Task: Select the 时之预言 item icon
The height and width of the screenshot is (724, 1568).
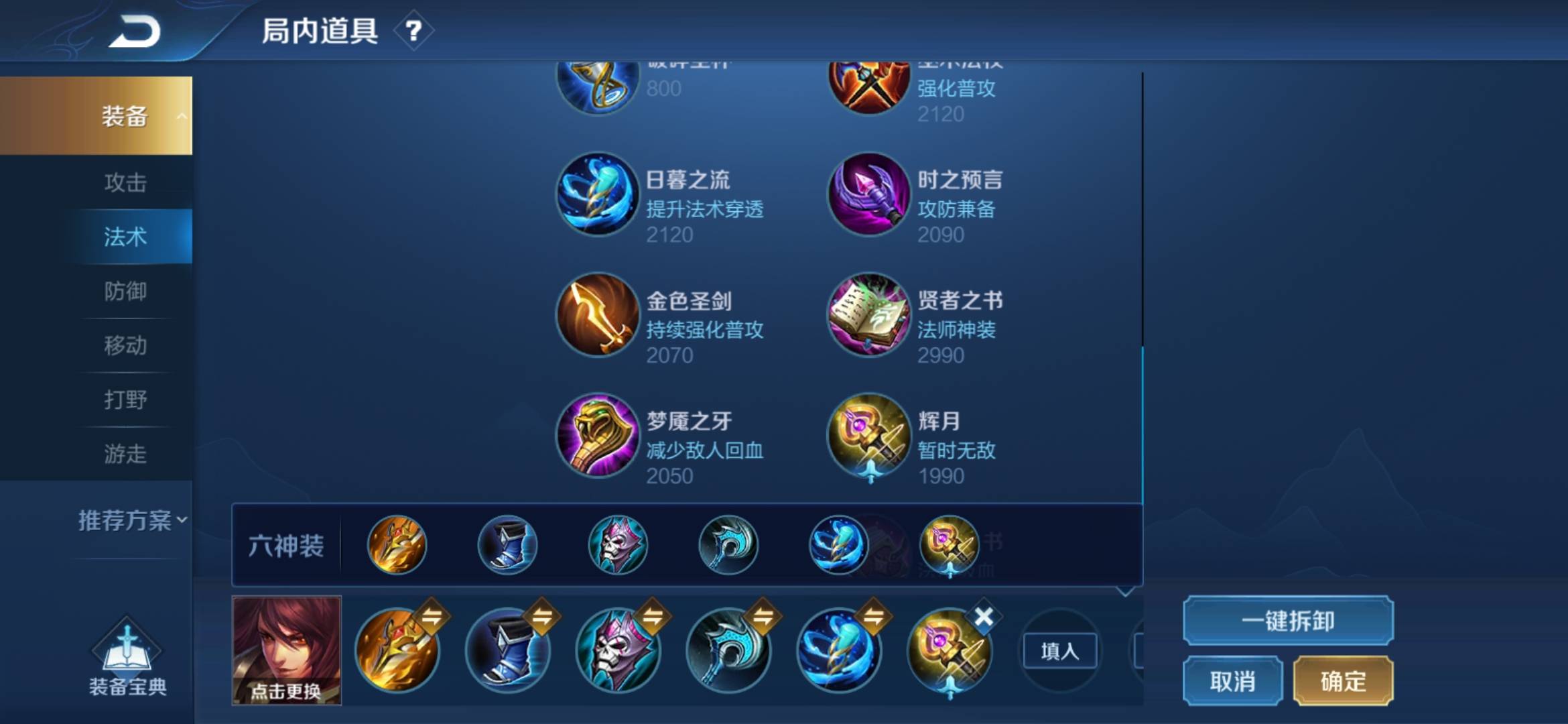Action: point(869,194)
